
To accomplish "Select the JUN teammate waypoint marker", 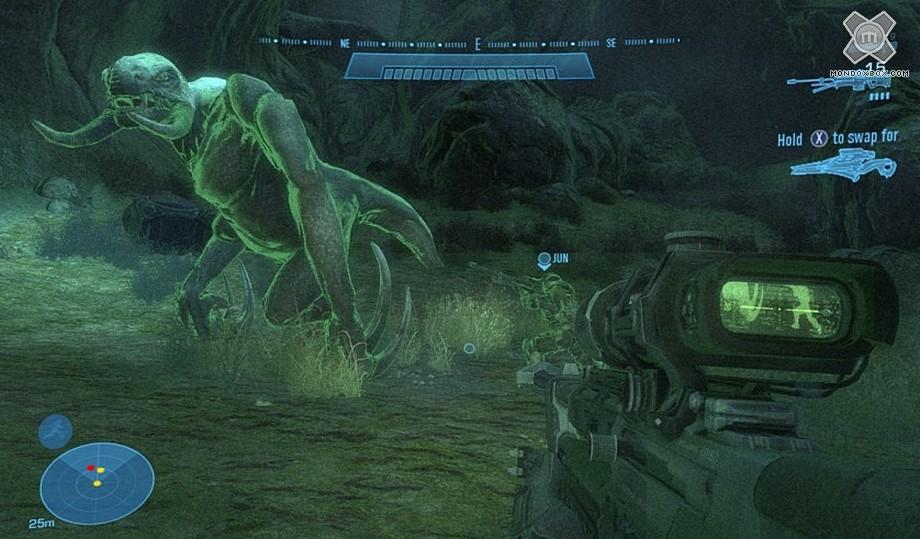I will pyautogui.click(x=544, y=260).
